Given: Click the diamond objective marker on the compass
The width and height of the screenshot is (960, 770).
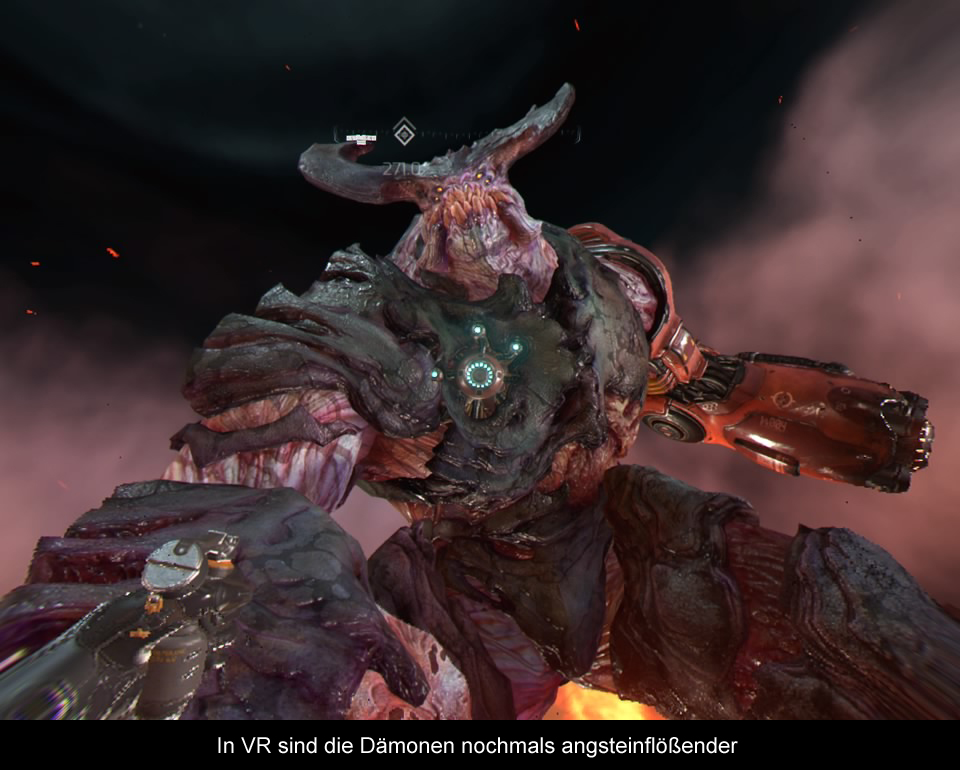Looking at the screenshot, I should (x=404, y=131).
